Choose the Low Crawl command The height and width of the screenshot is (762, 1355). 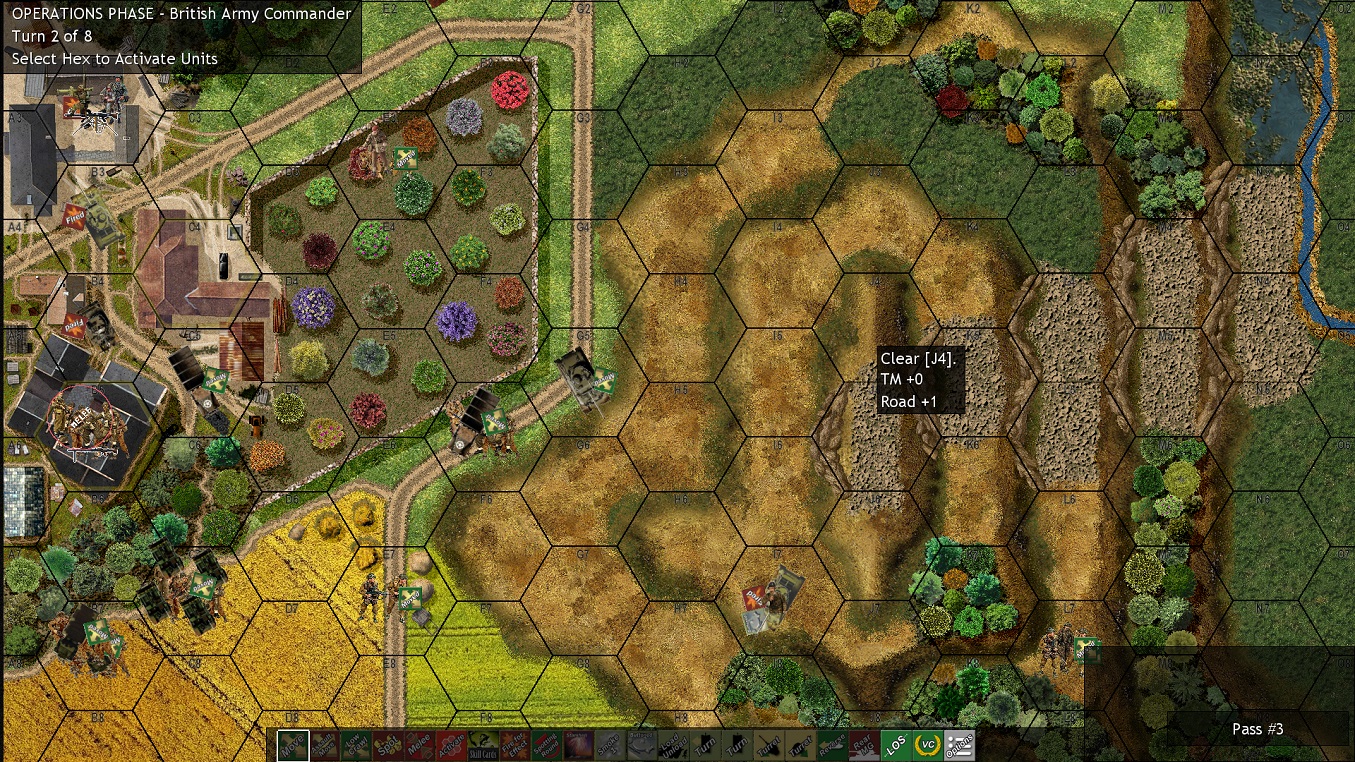pos(357,745)
